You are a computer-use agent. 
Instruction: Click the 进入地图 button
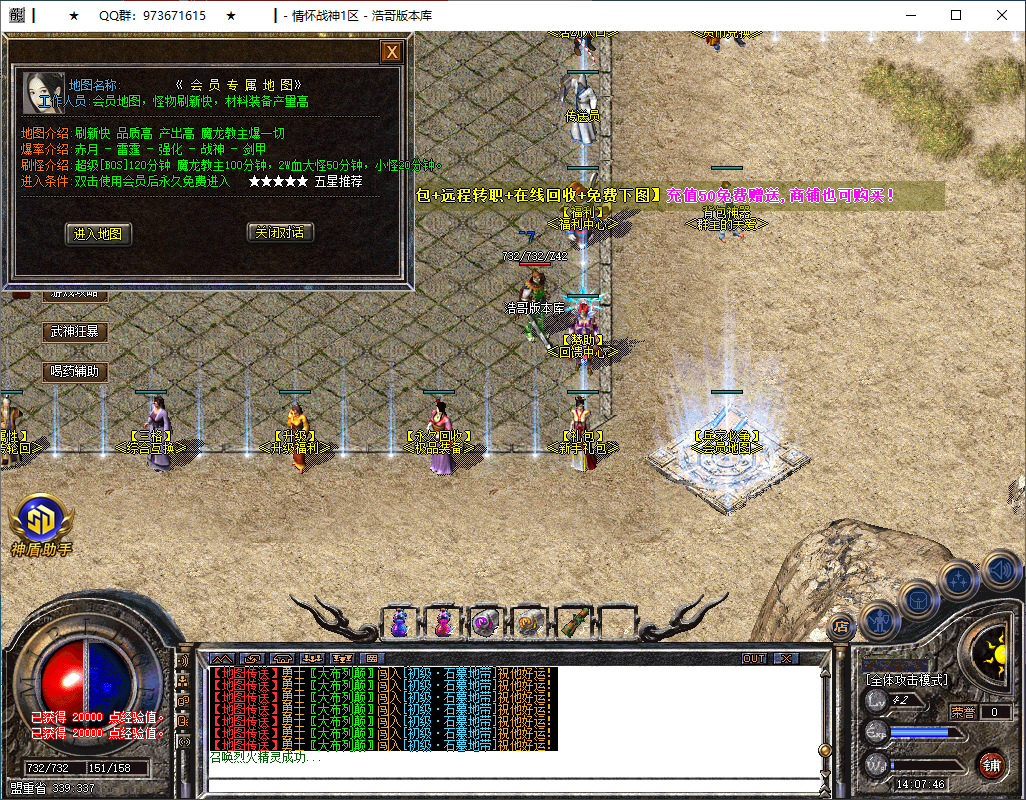(x=98, y=233)
